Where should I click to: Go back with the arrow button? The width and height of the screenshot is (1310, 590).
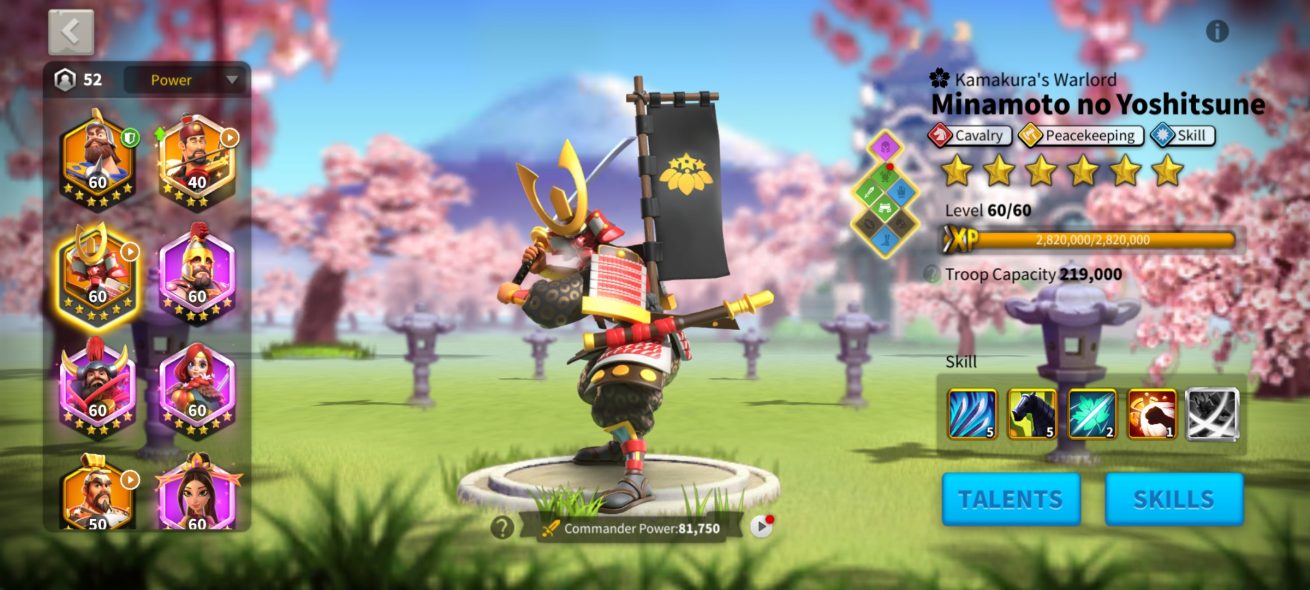click(71, 32)
